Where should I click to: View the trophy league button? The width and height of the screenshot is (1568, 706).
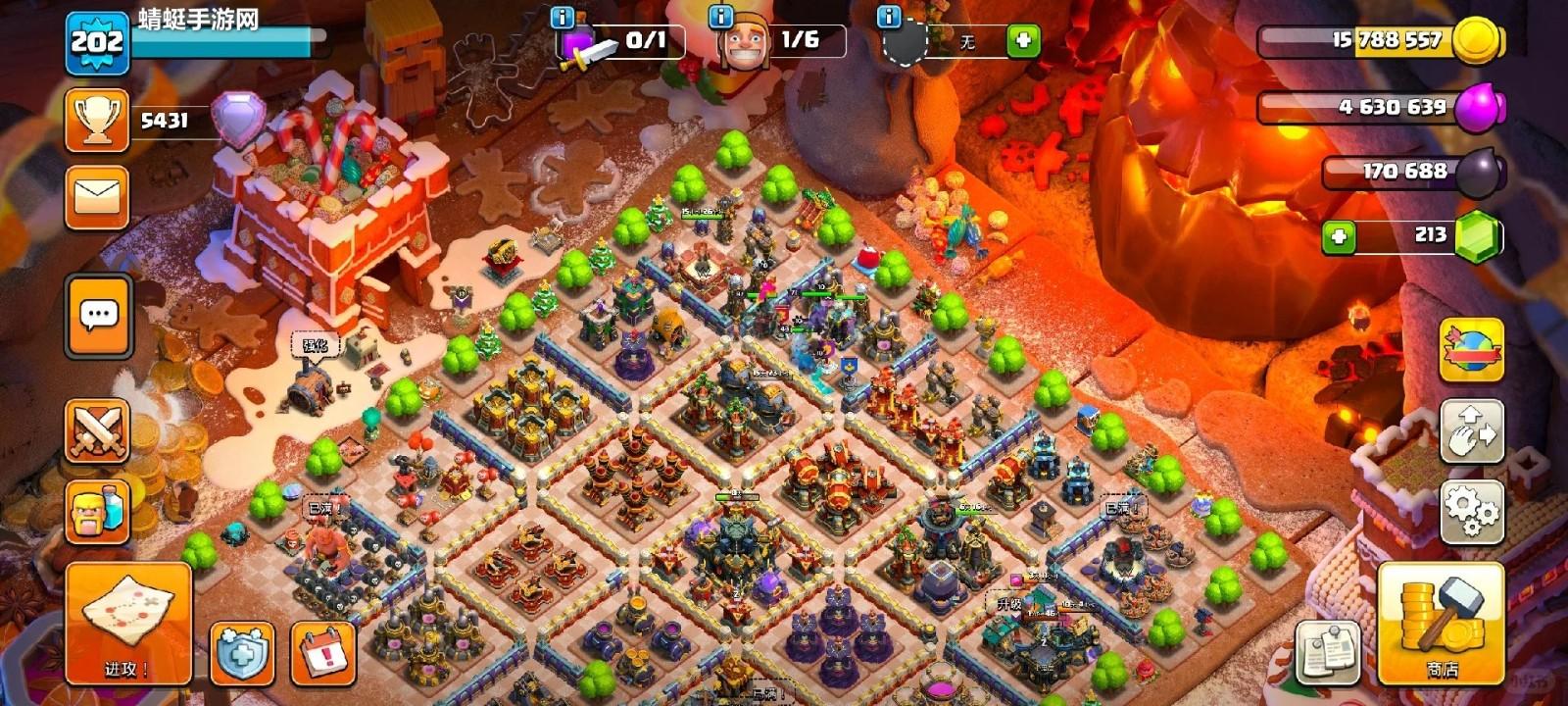pos(97,121)
